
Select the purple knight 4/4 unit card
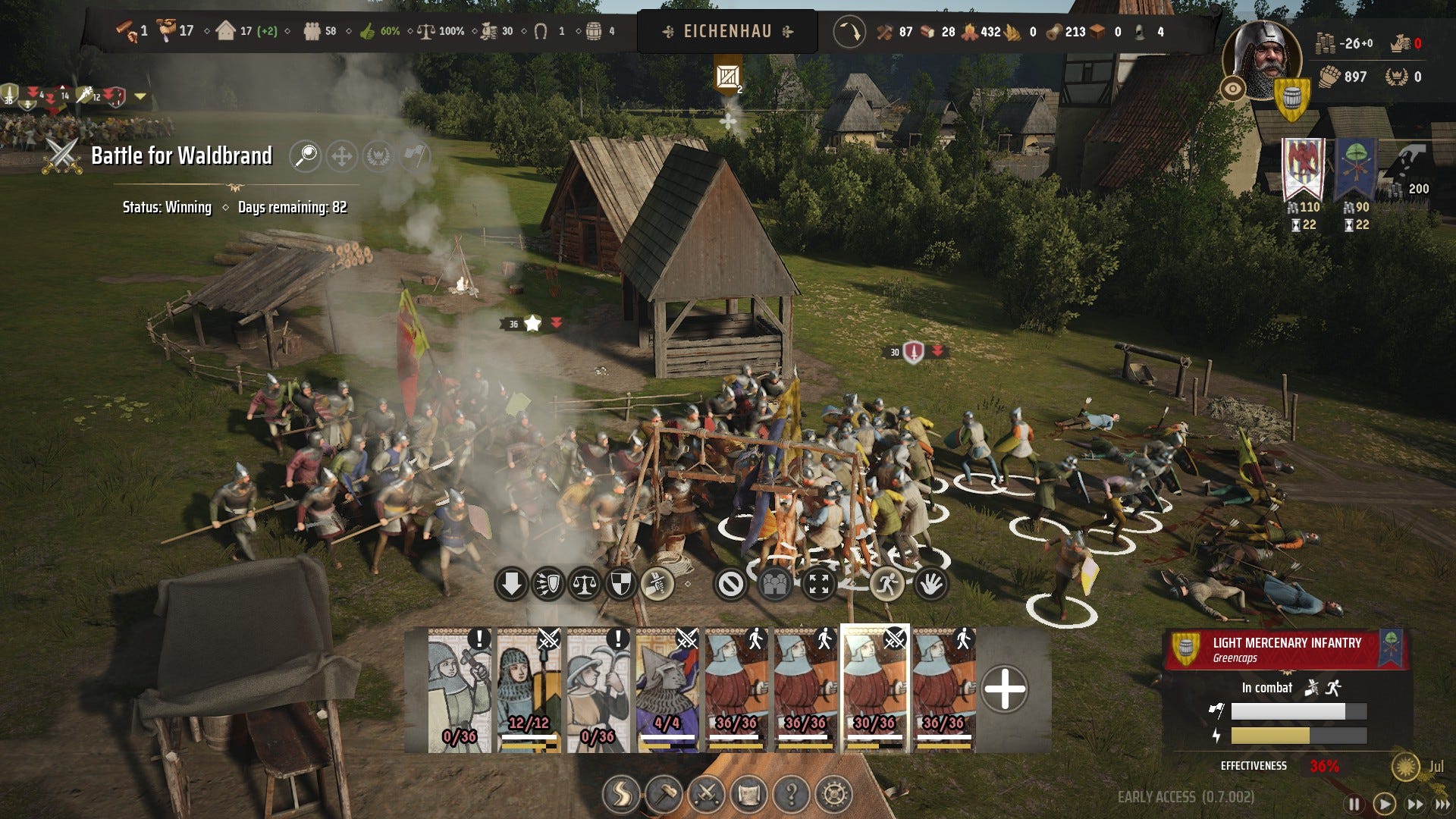point(667,690)
